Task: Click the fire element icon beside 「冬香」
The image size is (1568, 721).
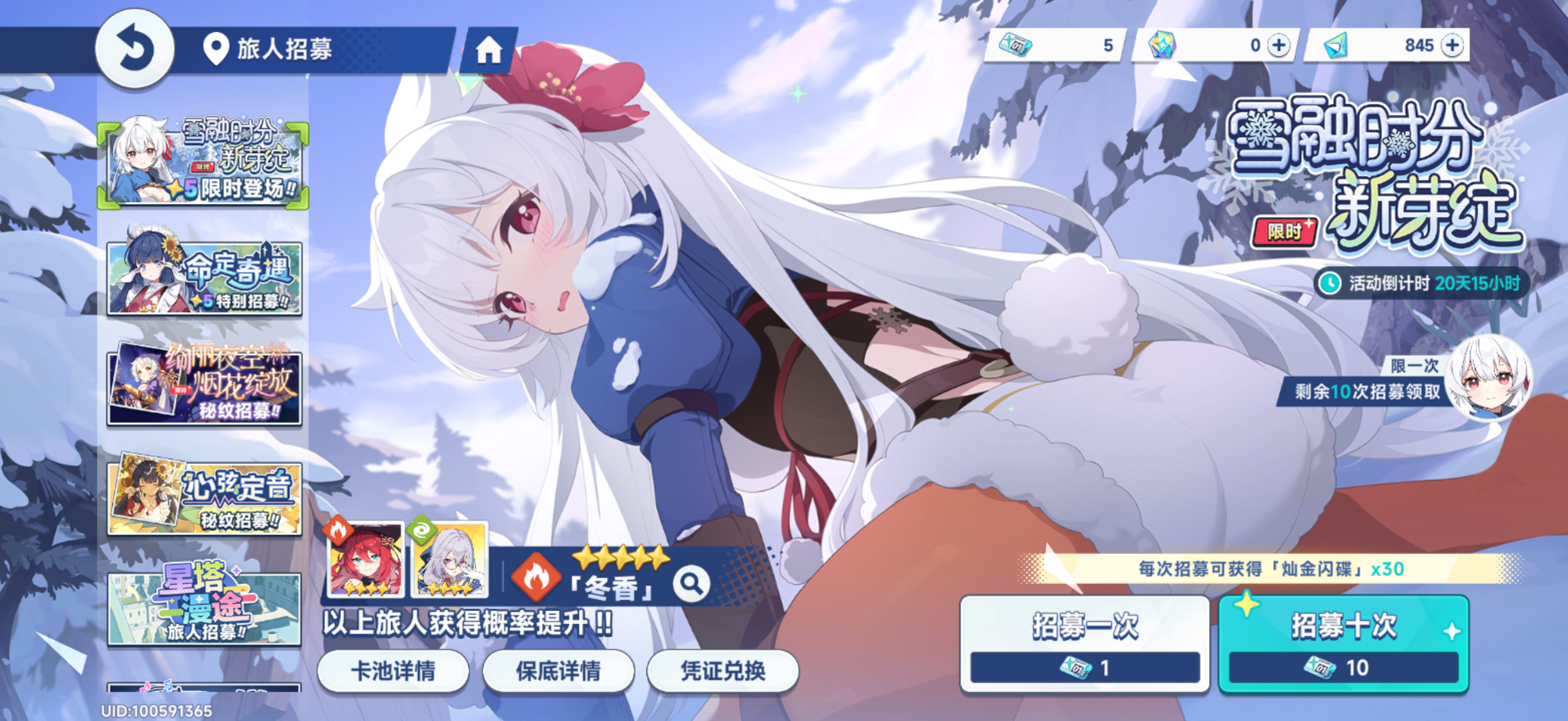Action: coord(536,579)
